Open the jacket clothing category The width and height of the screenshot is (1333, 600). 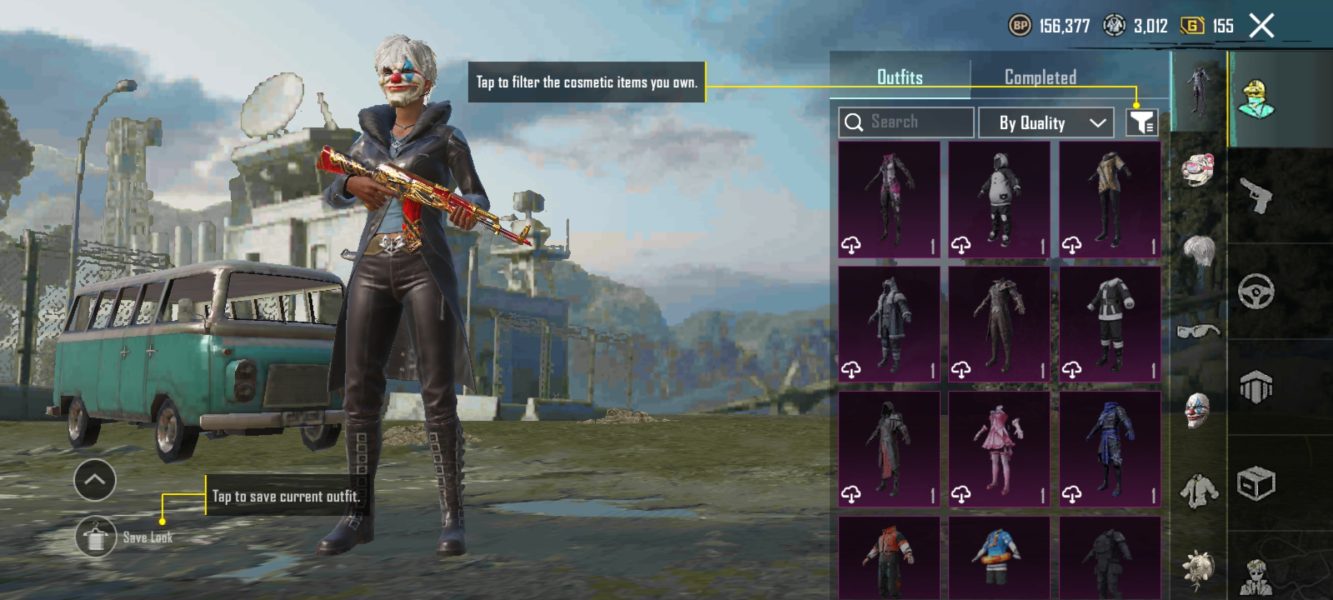tap(1198, 490)
